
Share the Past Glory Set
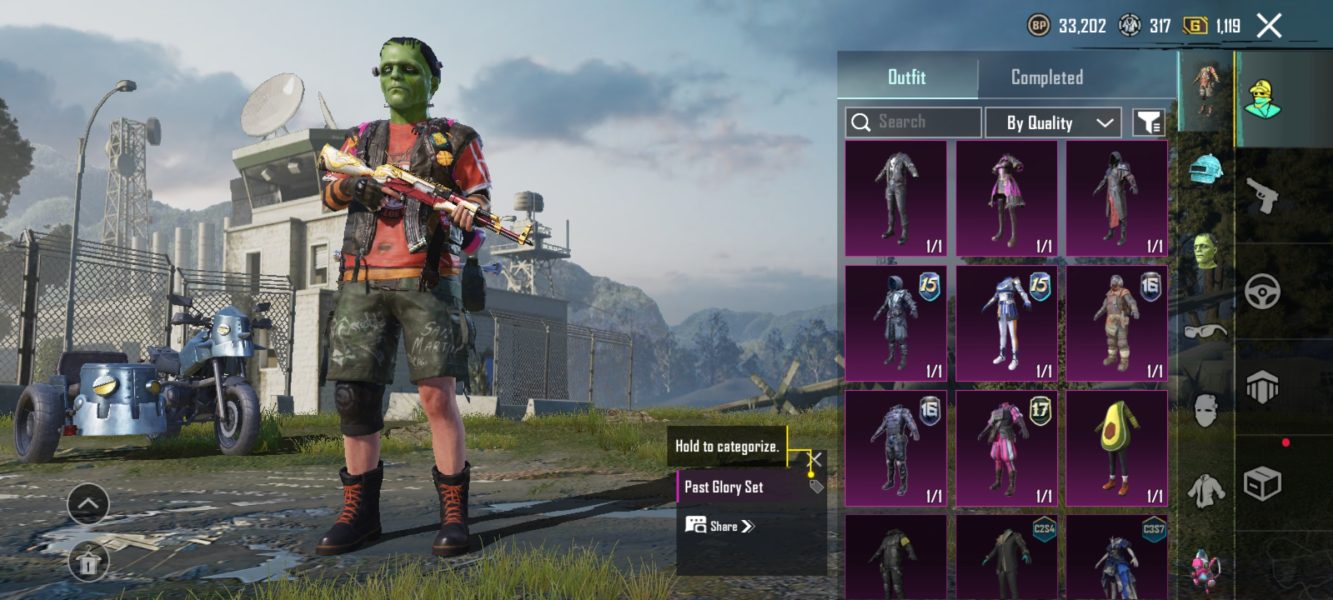coord(720,526)
